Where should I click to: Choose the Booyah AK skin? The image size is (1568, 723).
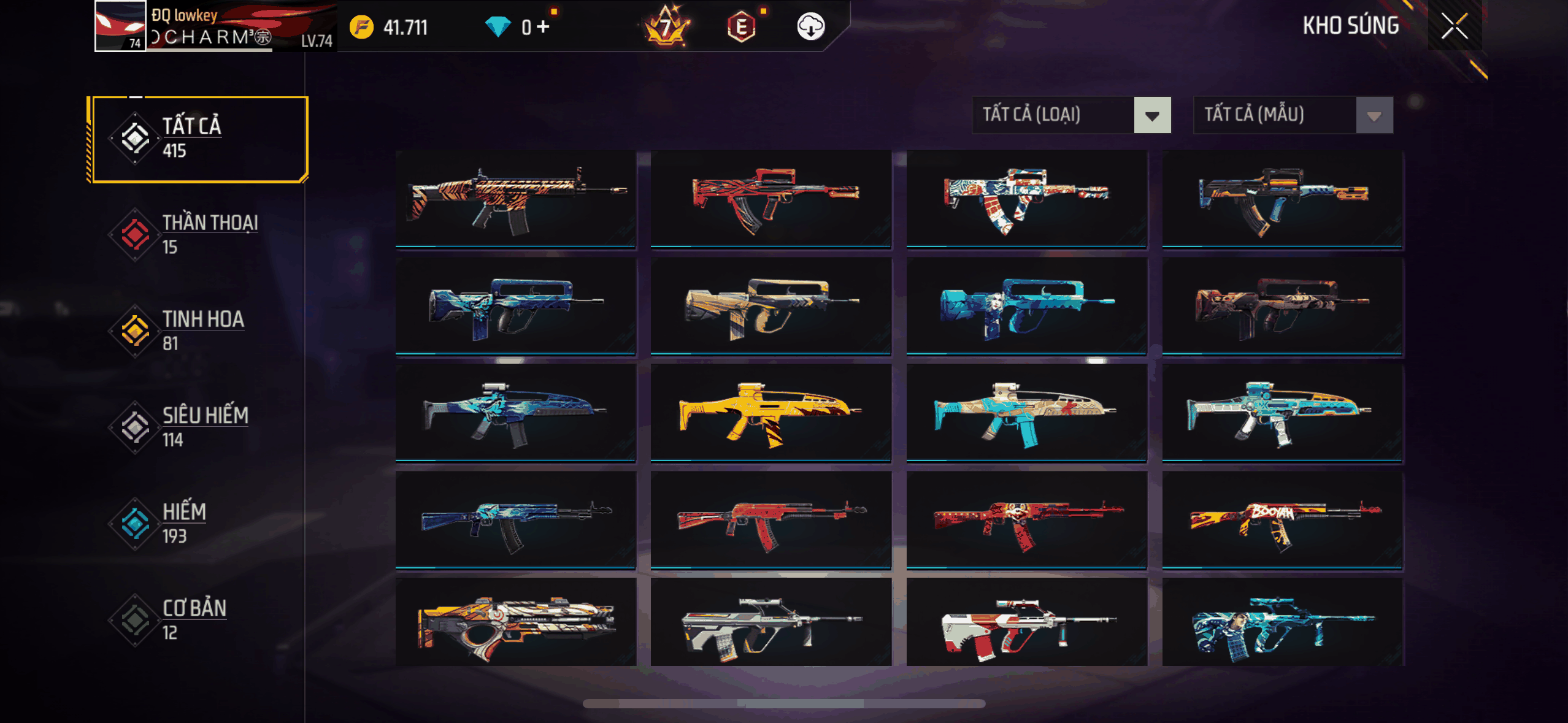[1282, 520]
